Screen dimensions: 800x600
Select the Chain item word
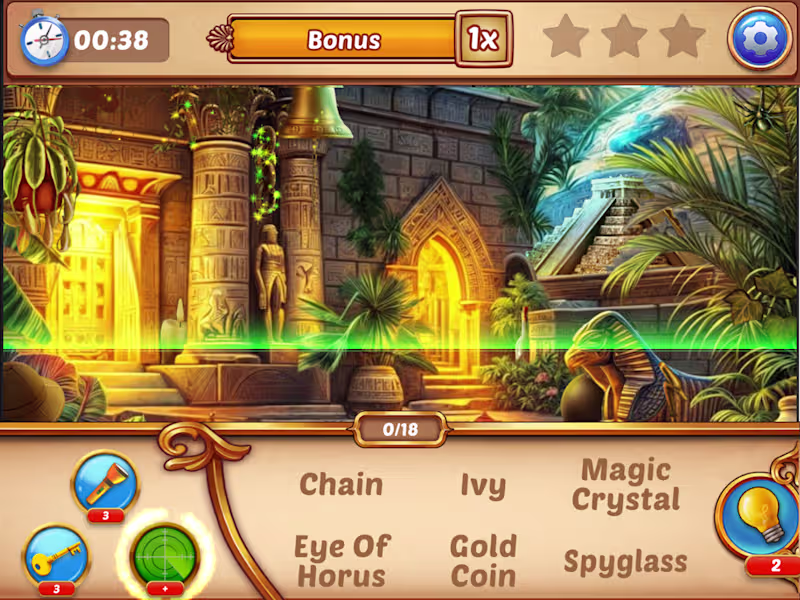(341, 485)
